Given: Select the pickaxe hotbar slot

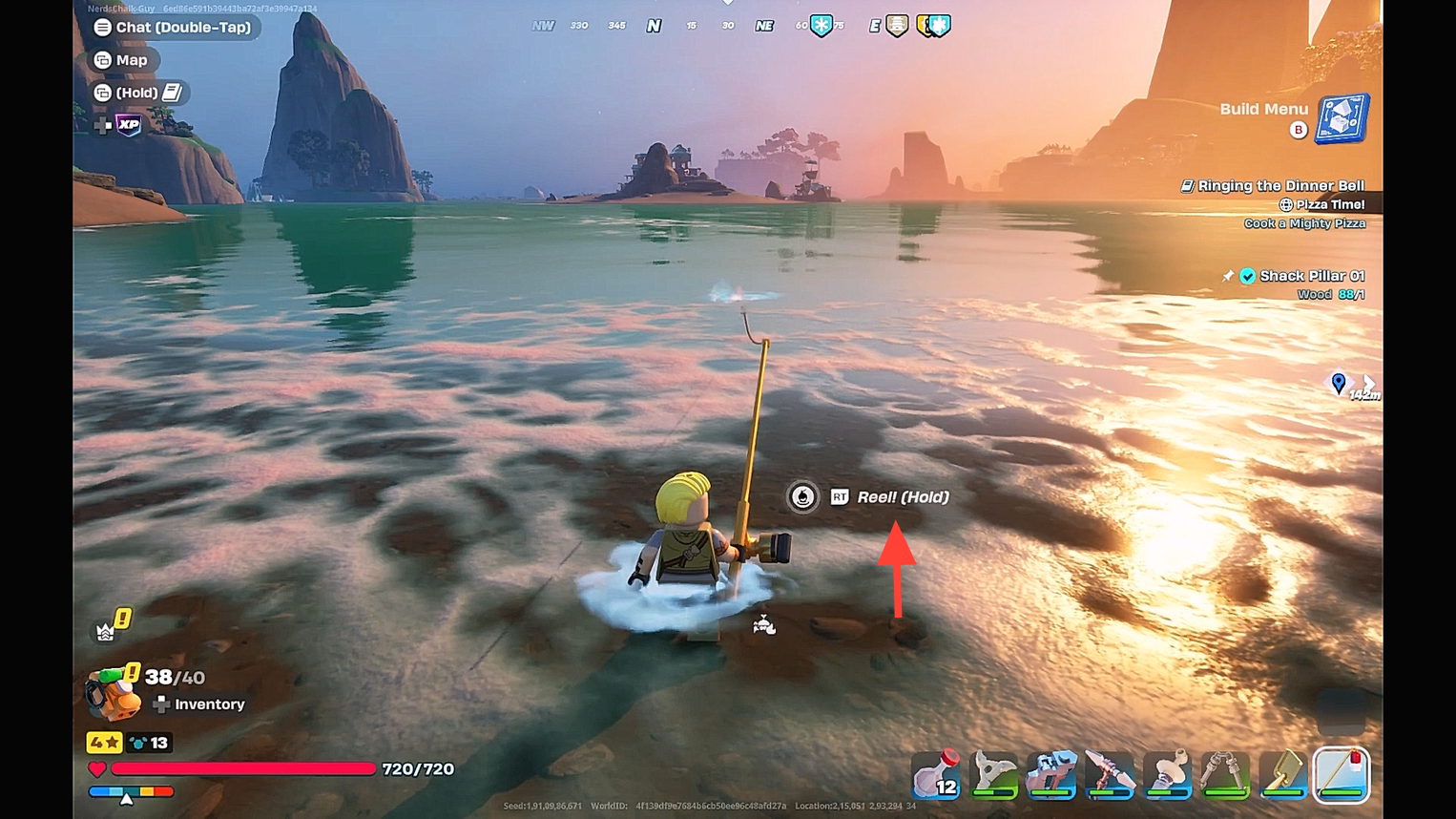Looking at the screenshot, I should 1110,774.
